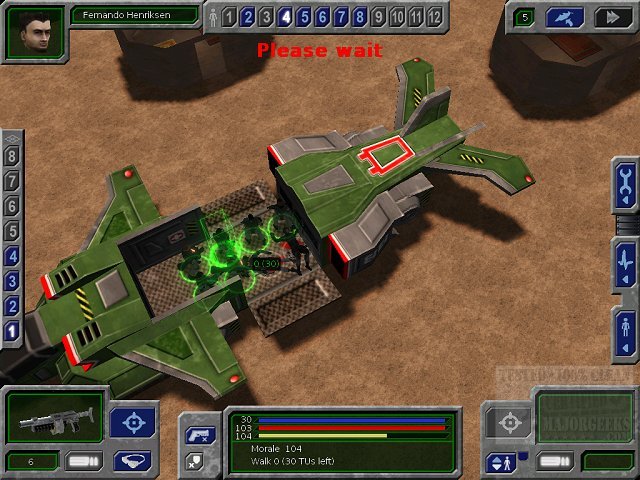Click the right-hand crosshair targeting button
Viewport: 640px width, 480px height.
click(510, 422)
